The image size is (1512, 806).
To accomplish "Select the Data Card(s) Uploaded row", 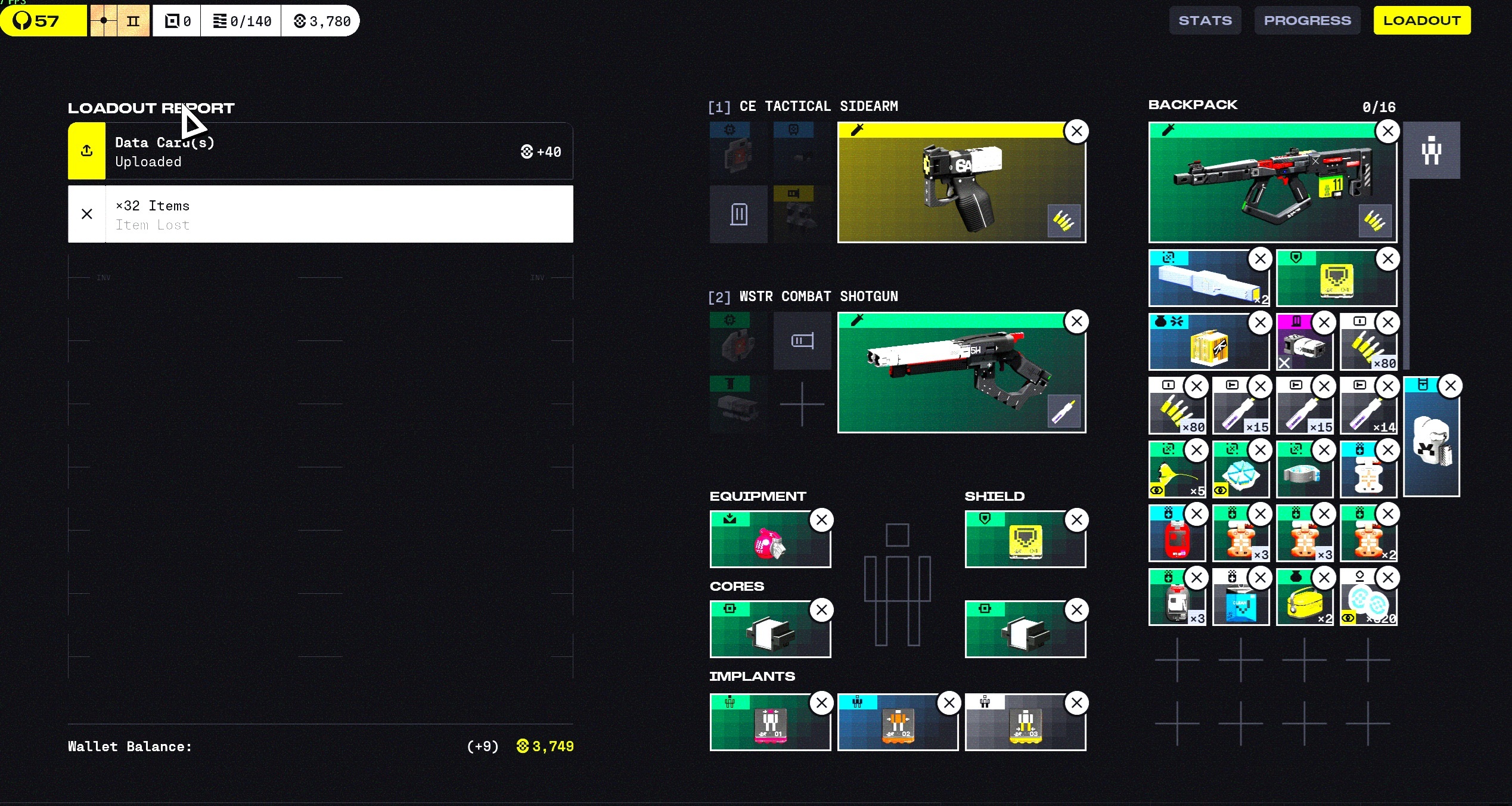I will (320, 151).
